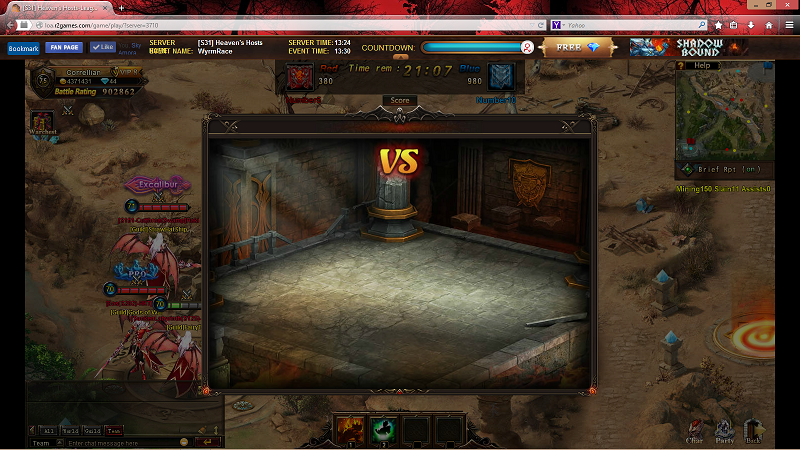Show the Score panel

(x=399, y=100)
